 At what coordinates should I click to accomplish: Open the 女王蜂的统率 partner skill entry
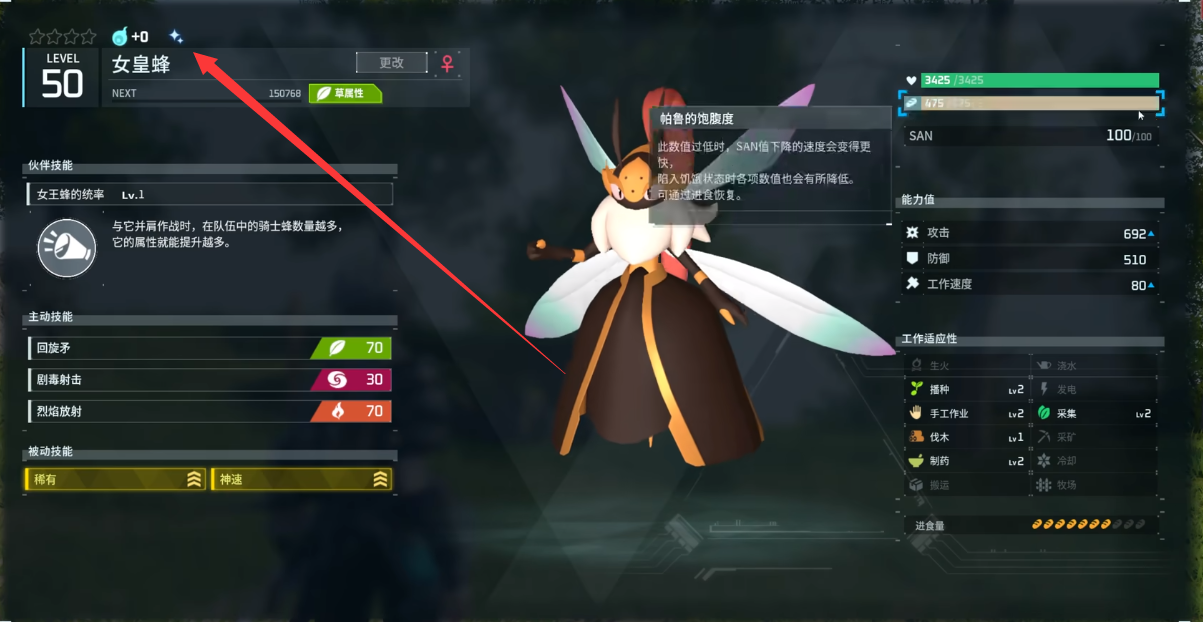click(210, 194)
